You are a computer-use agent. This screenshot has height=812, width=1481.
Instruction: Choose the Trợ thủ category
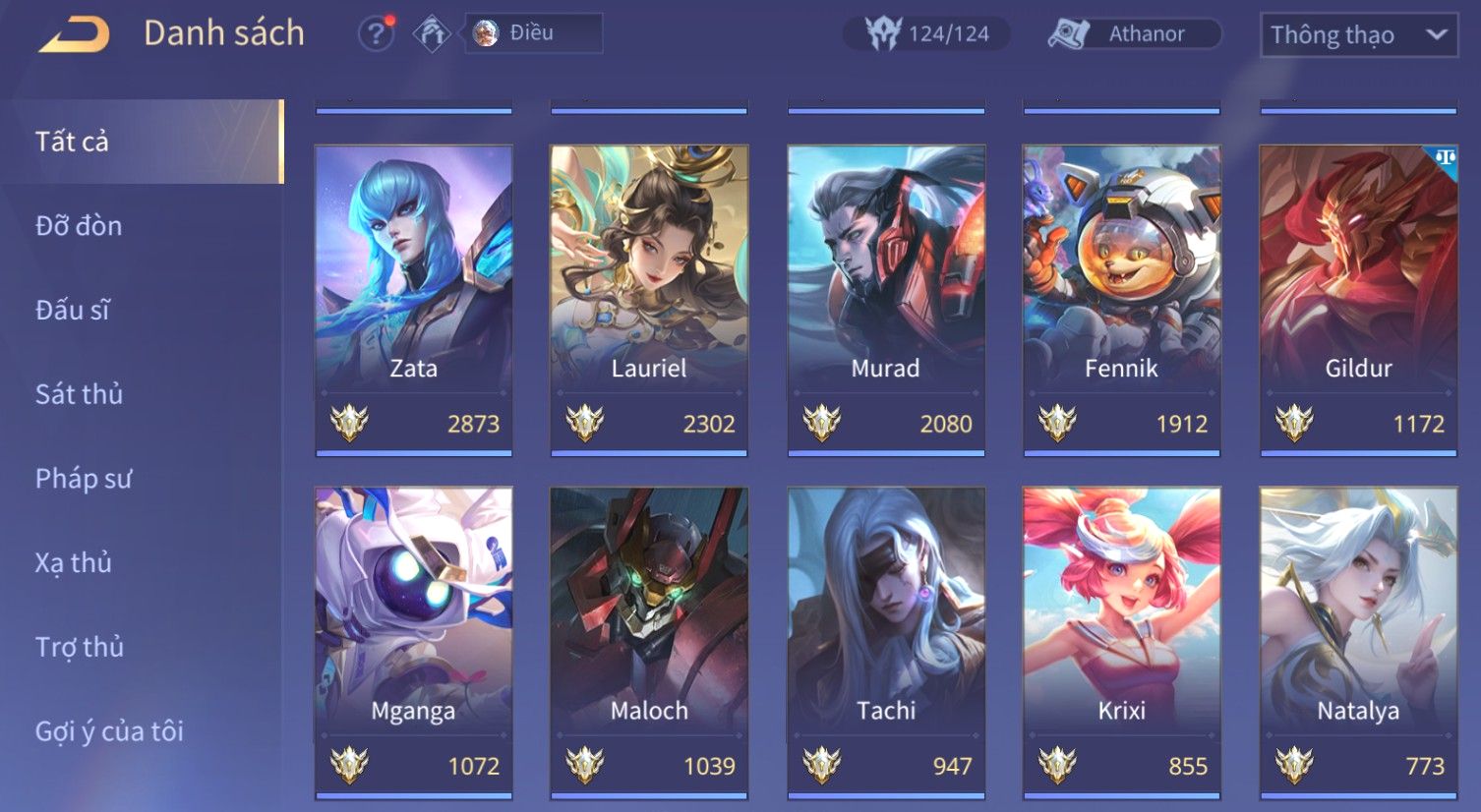[x=80, y=647]
